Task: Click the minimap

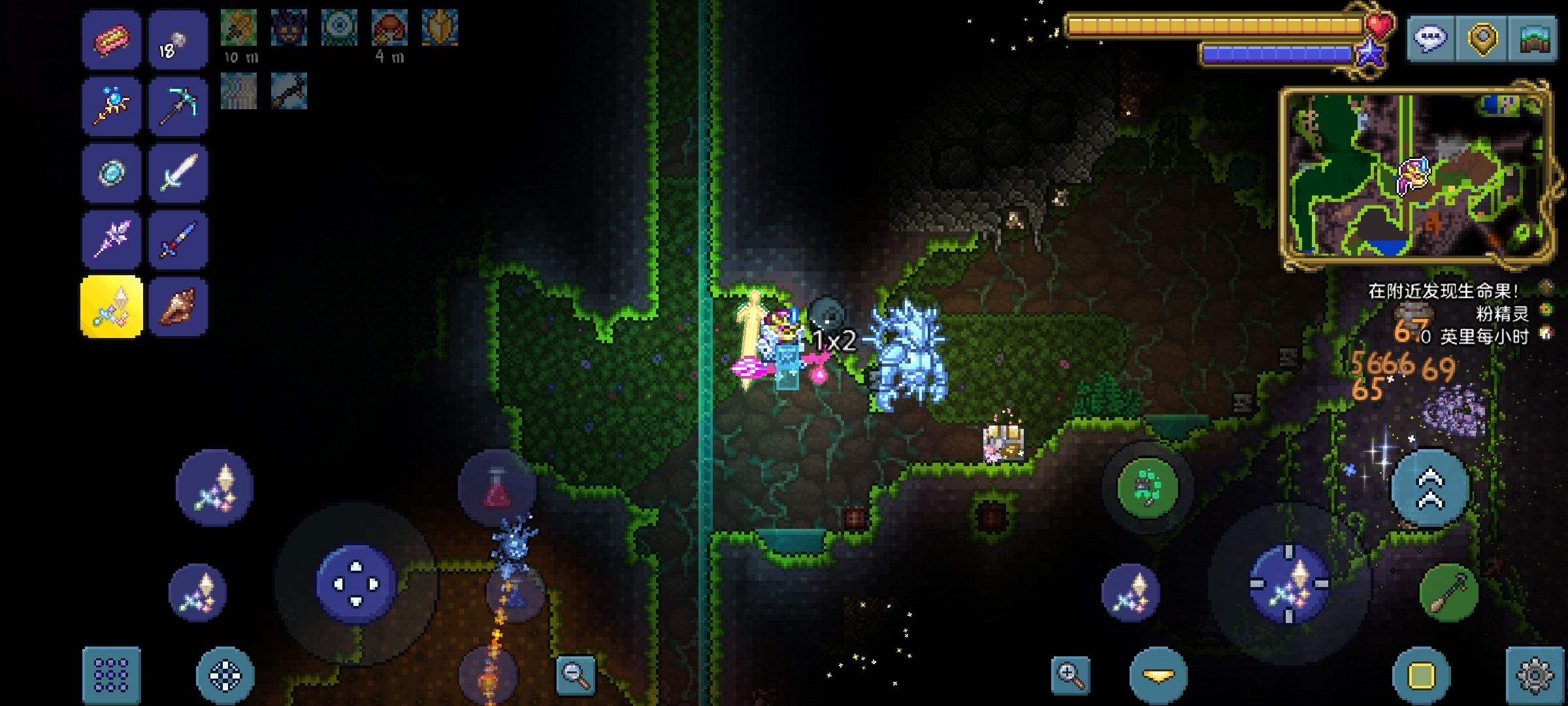Action: (1415, 176)
